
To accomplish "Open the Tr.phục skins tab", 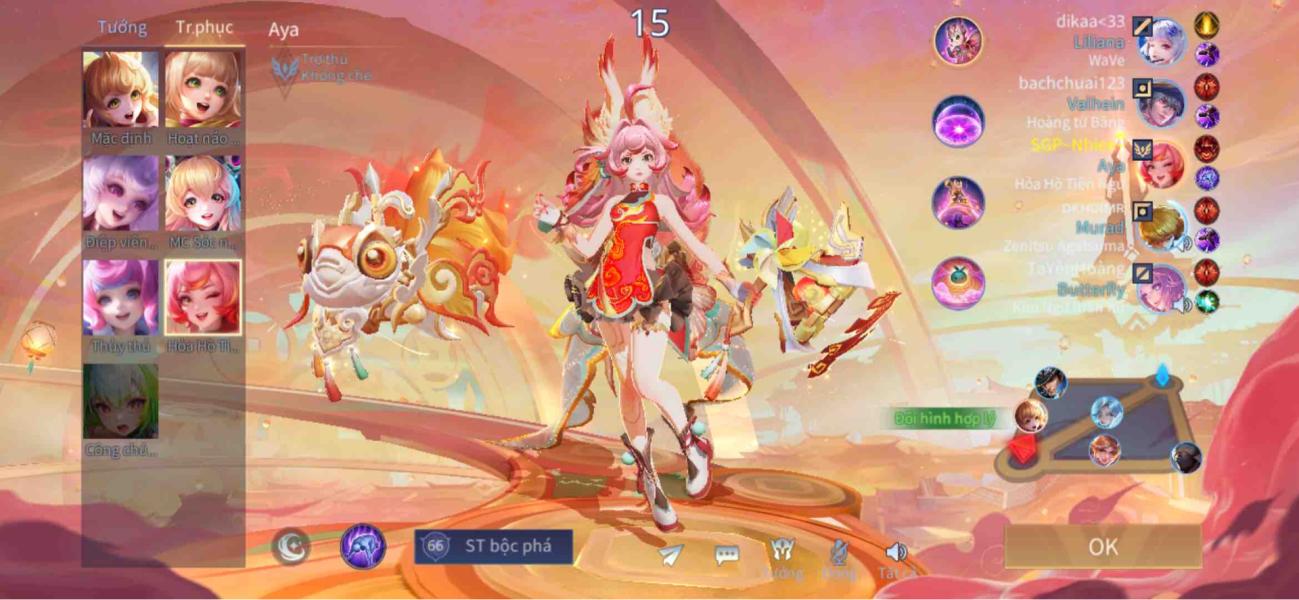I will [x=203, y=27].
